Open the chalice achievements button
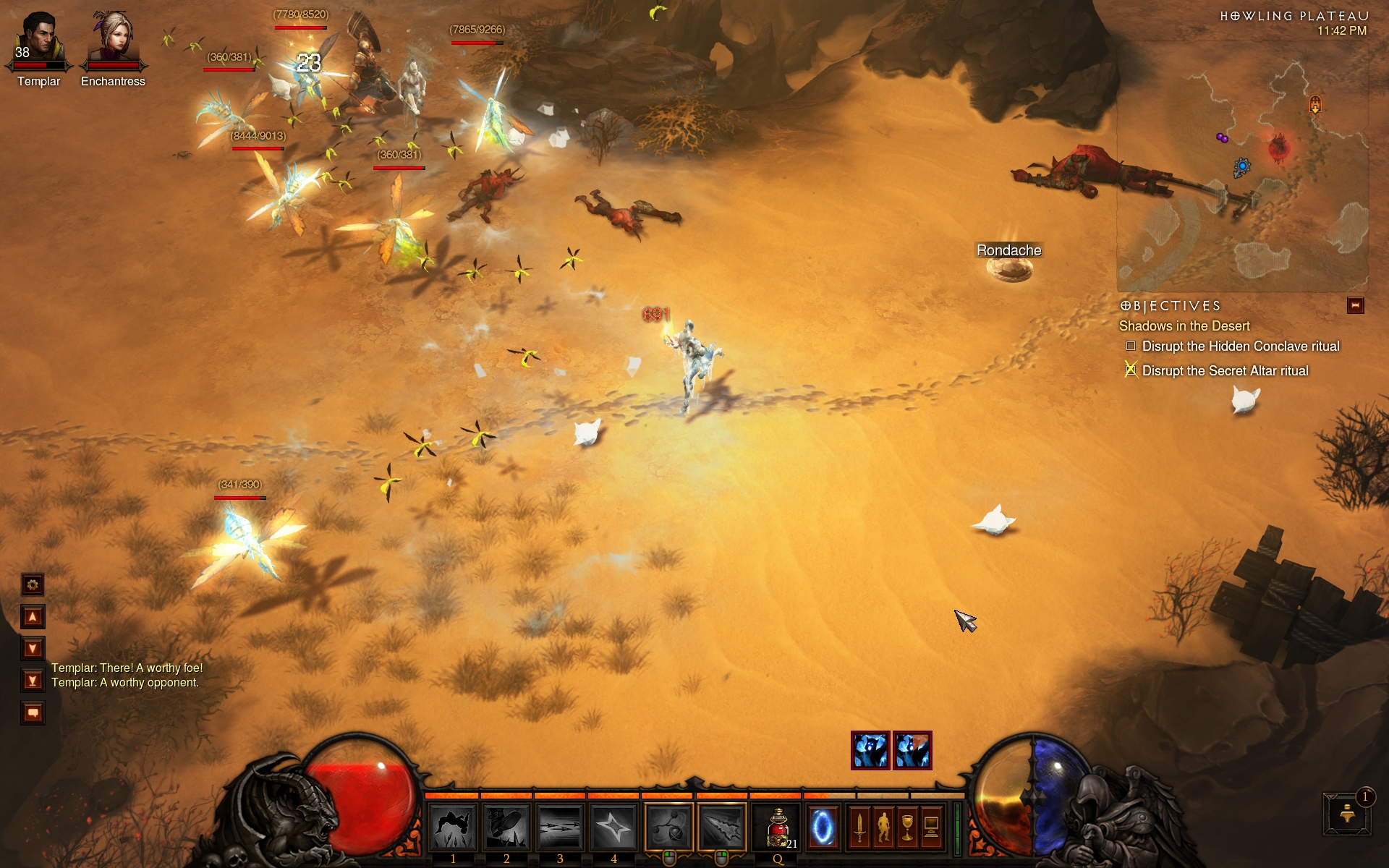The image size is (1389, 868). 907,827
